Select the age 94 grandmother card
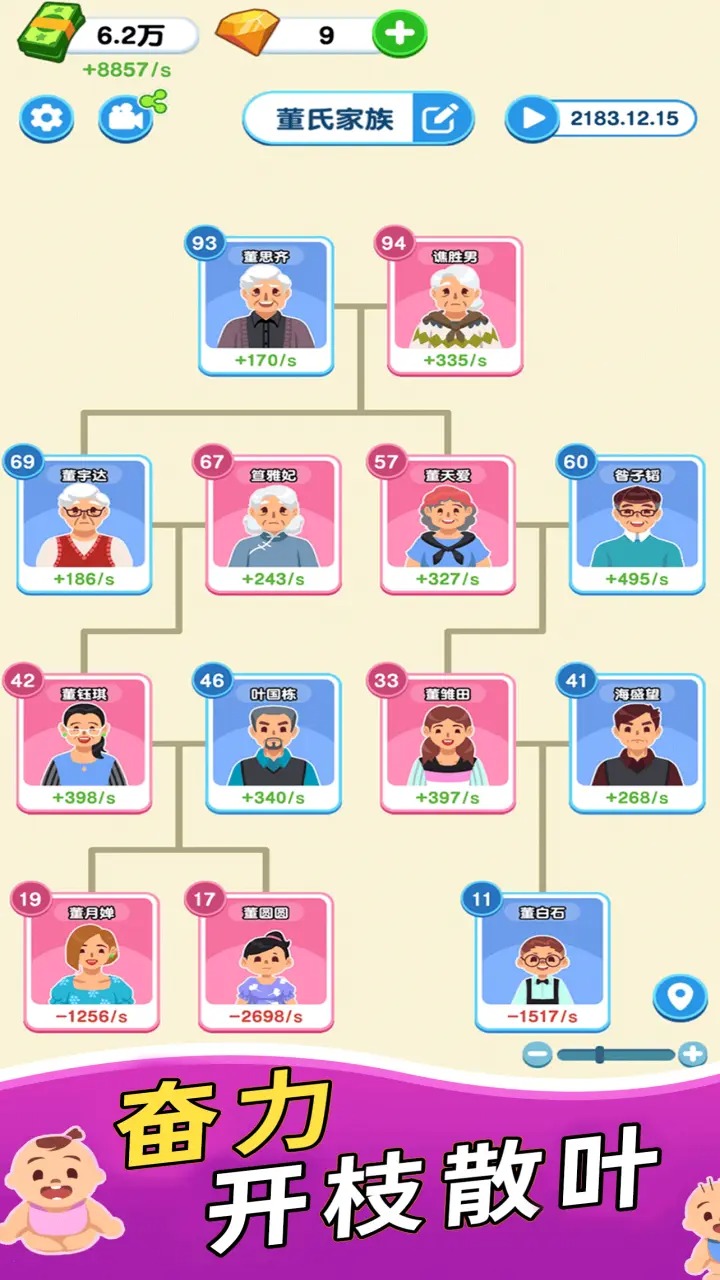The height and width of the screenshot is (1280, 720). point(455,306)
